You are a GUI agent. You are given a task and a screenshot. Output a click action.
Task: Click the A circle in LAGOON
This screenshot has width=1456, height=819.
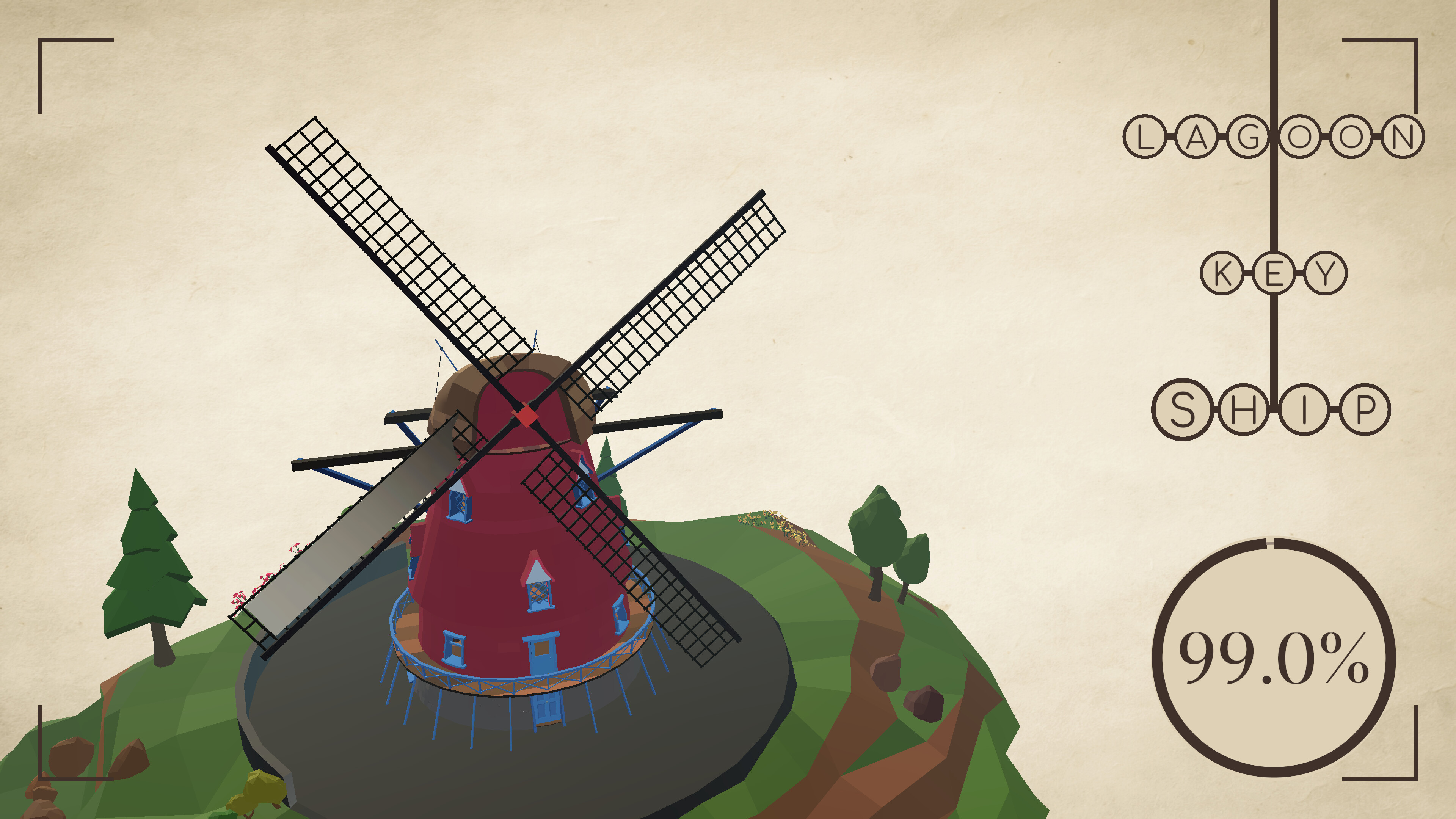(1197, 137)
